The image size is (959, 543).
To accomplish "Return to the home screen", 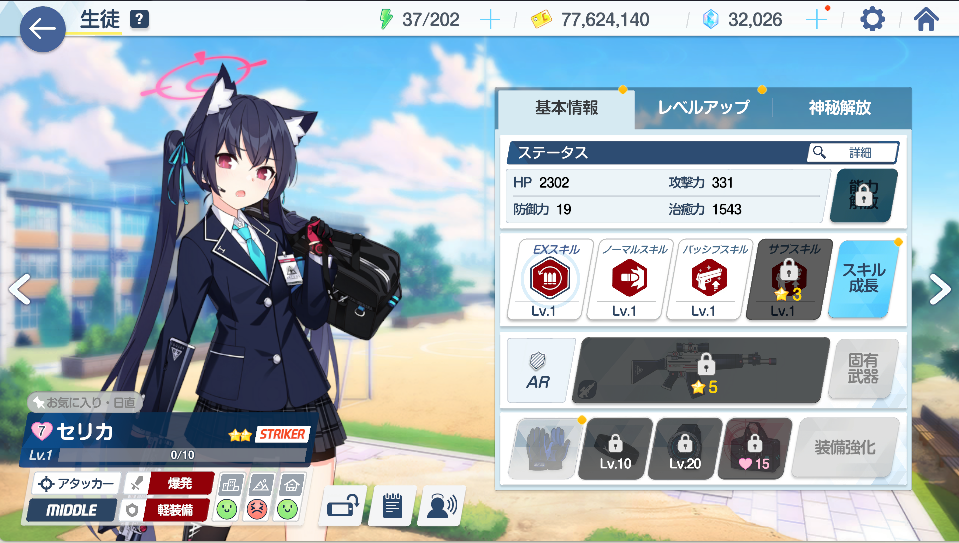I will click(x=926, y=19).
